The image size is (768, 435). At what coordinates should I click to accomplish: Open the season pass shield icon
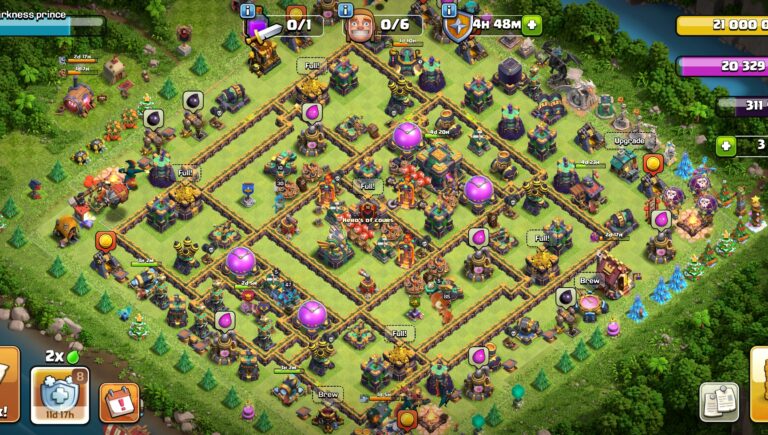(x=59, y=393)
